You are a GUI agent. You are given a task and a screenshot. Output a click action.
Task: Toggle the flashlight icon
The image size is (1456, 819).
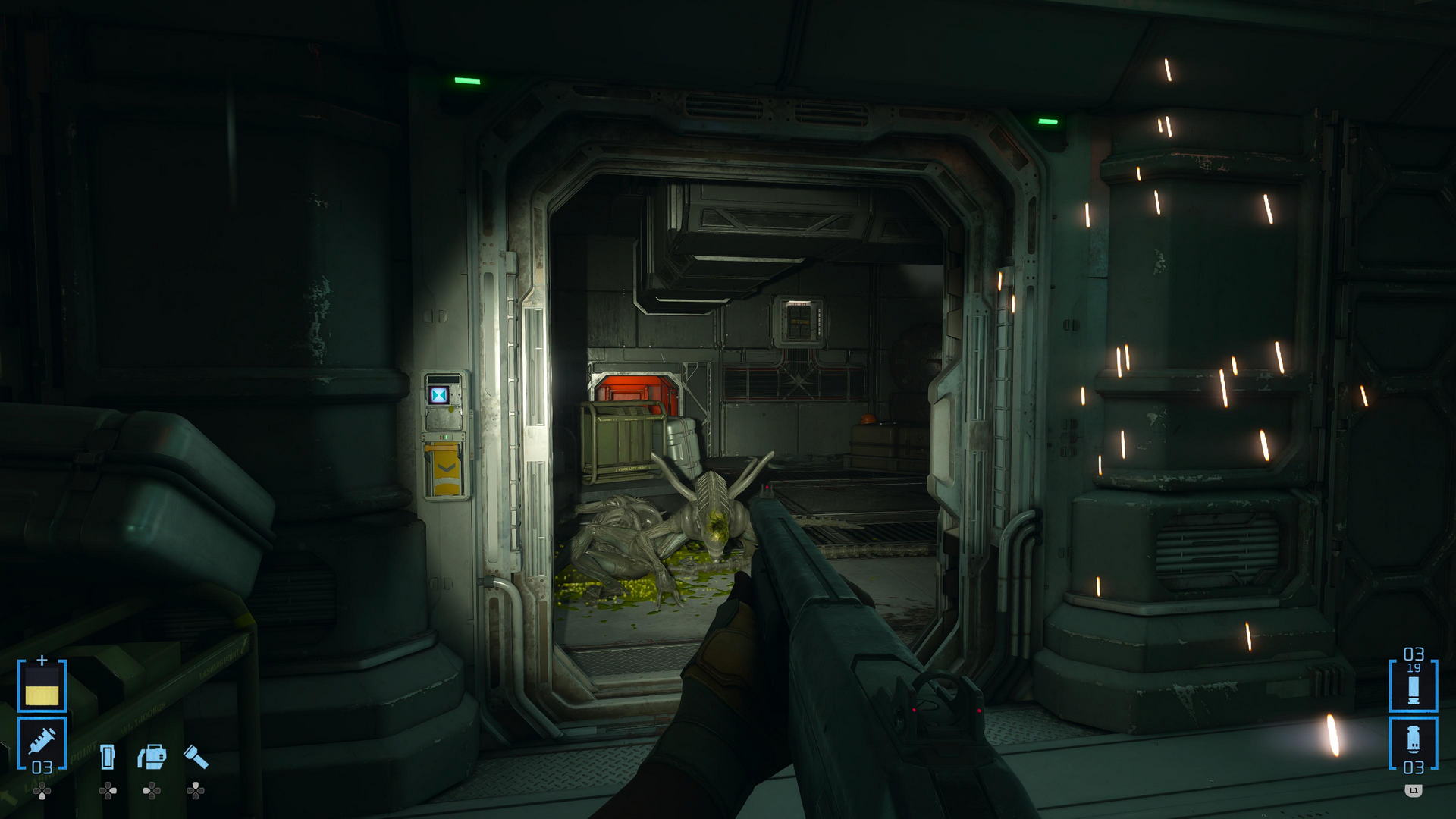(x=196, y=757)
